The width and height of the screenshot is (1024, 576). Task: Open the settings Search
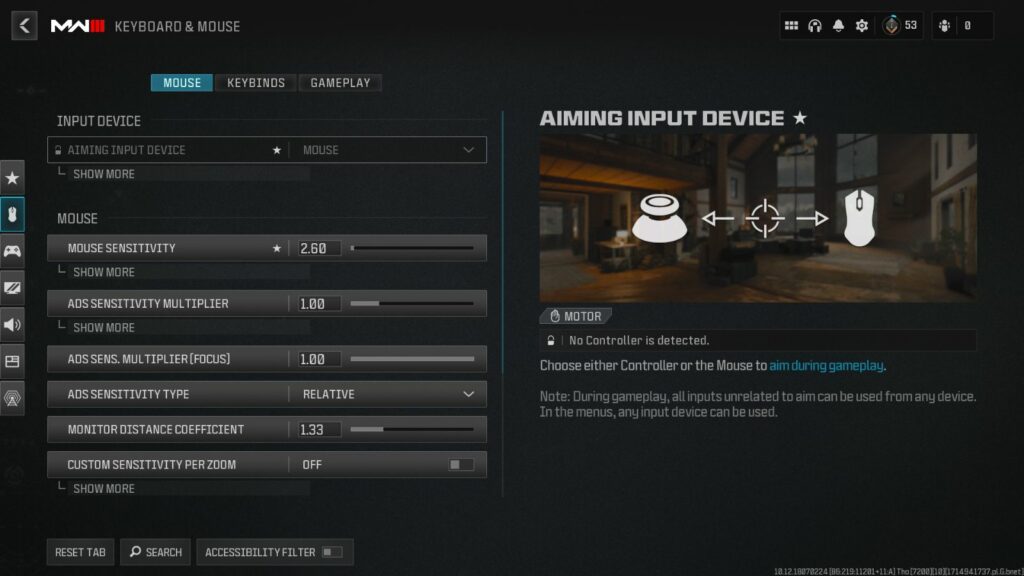pyautogui.click(x=155, y=552)
